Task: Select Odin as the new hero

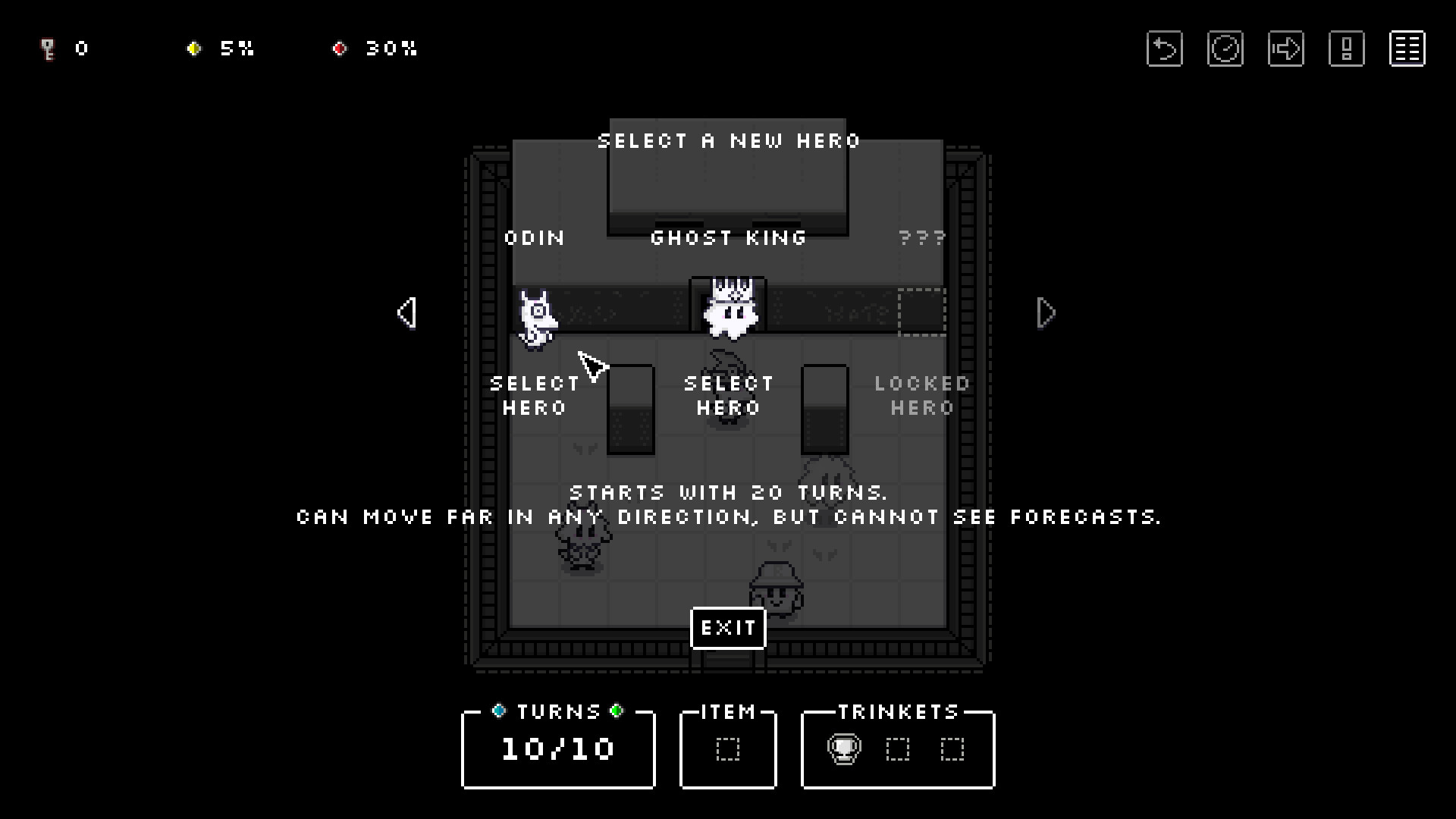Action: [x=535, y=395]
